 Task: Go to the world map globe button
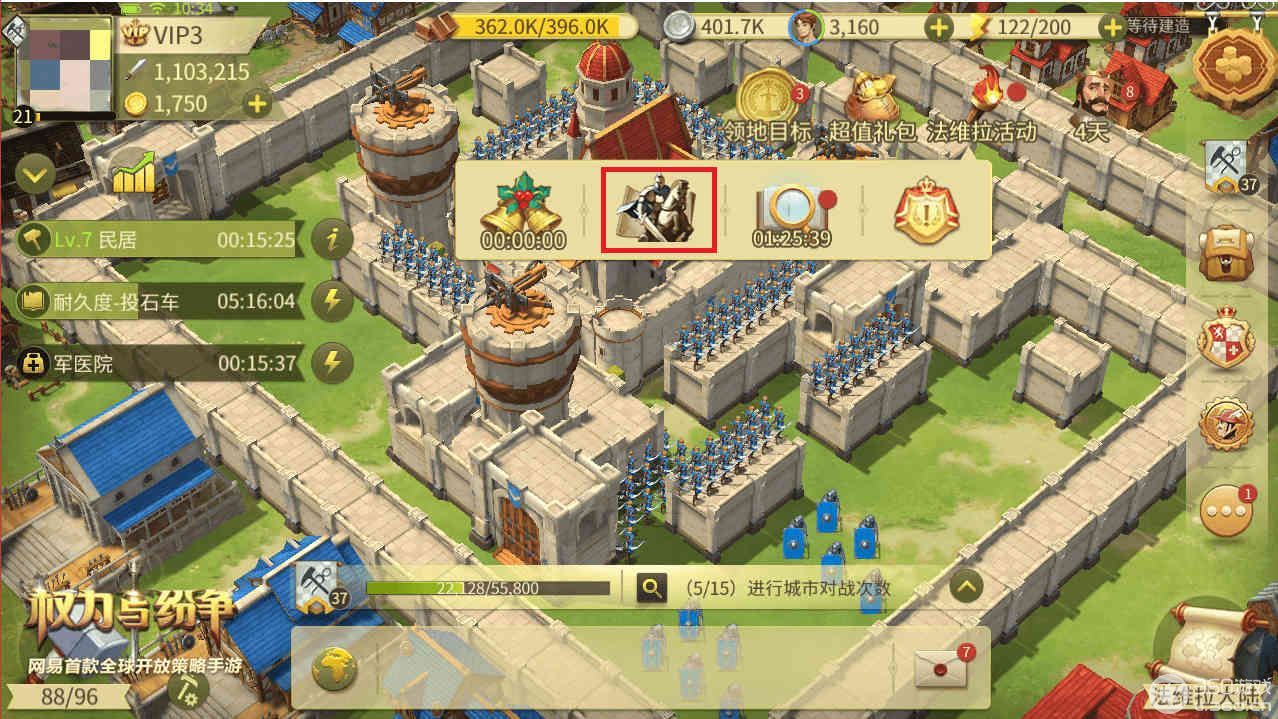coord(334,668)
